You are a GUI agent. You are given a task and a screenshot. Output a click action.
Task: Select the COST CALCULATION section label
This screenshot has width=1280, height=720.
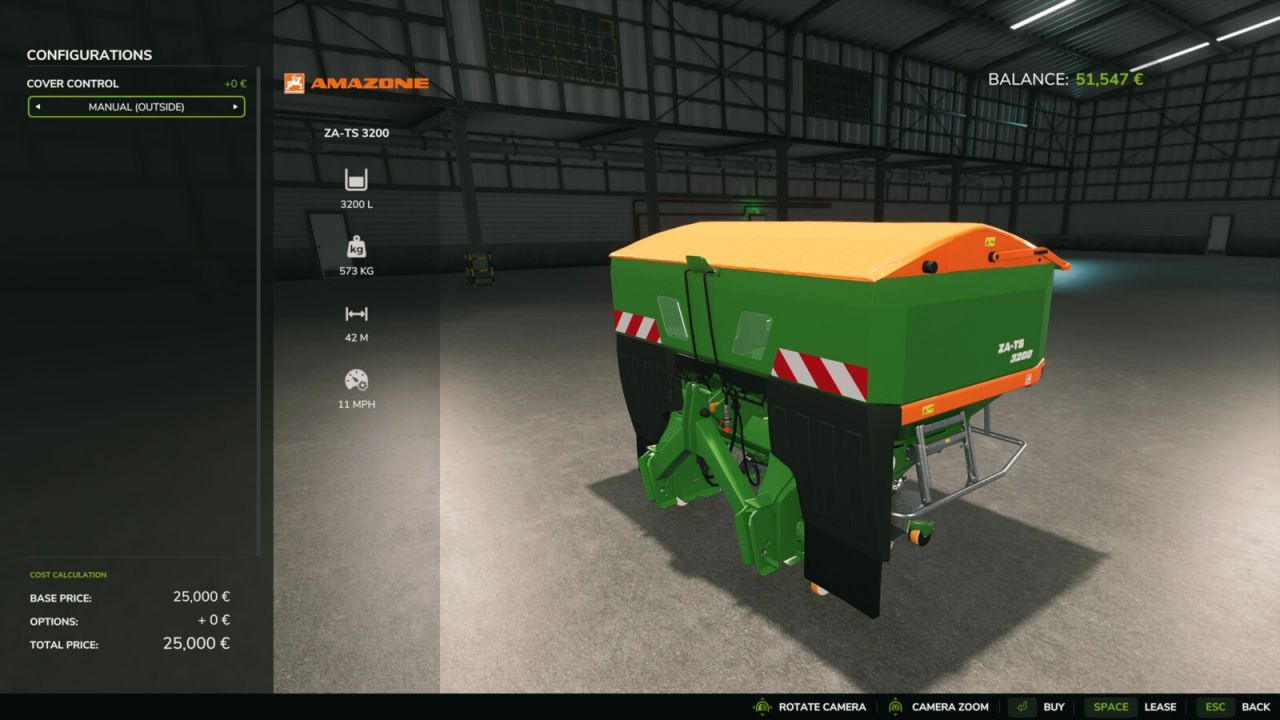click(x=67, y=575)
